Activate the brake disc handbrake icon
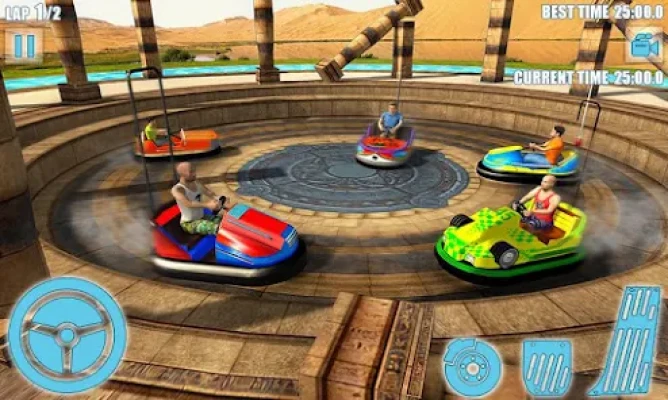Image resolution: width=668 pixels, height=400 pixels. [x=467, y=365]
